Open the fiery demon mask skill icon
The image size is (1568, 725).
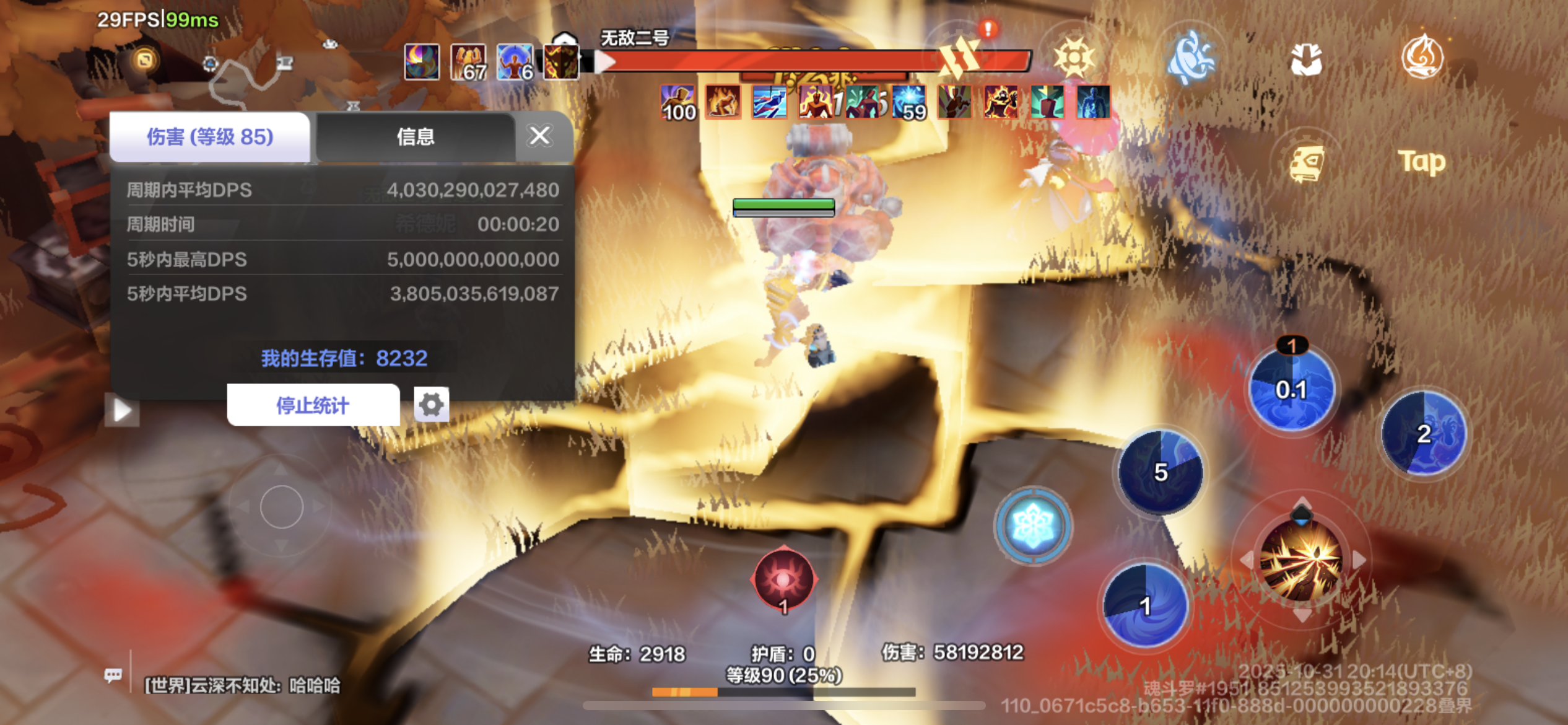tap(560, 62)
